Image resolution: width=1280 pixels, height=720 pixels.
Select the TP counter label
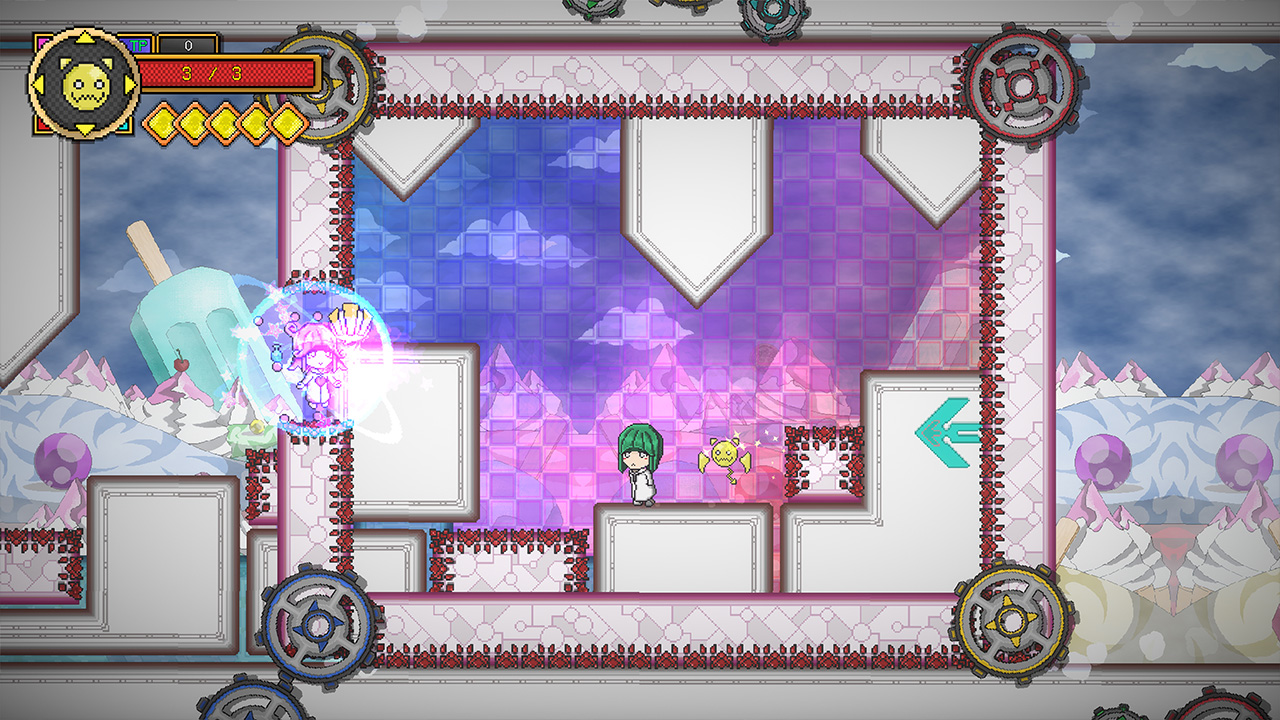tap(138, 44)
